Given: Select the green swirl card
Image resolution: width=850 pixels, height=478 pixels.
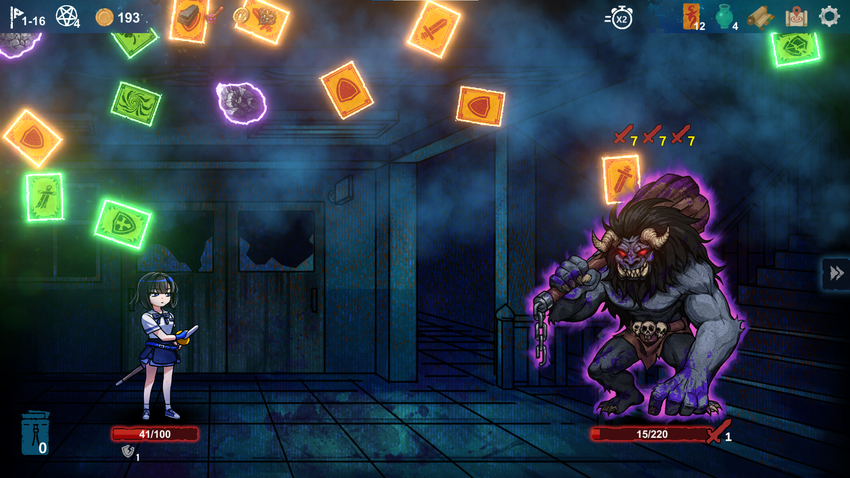Looking at the screenshot, I should [135, 103].
